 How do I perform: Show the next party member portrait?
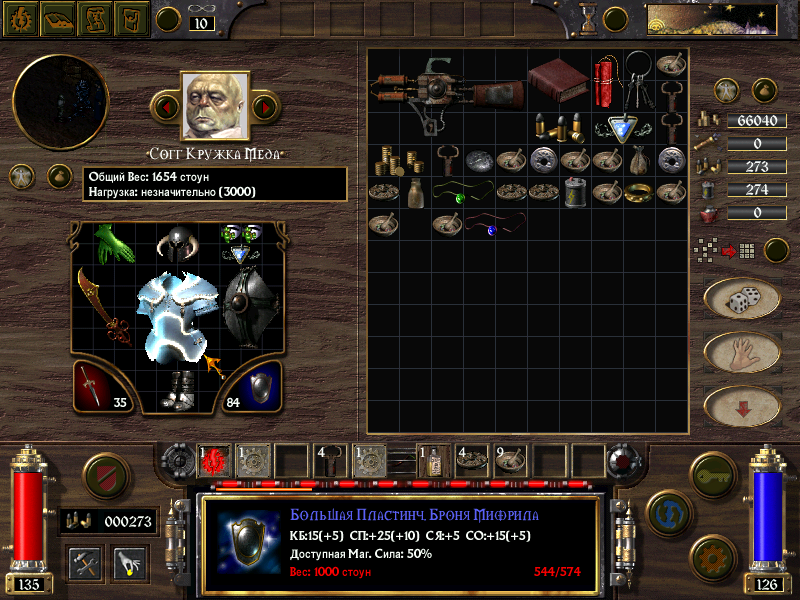click(264, 105)
